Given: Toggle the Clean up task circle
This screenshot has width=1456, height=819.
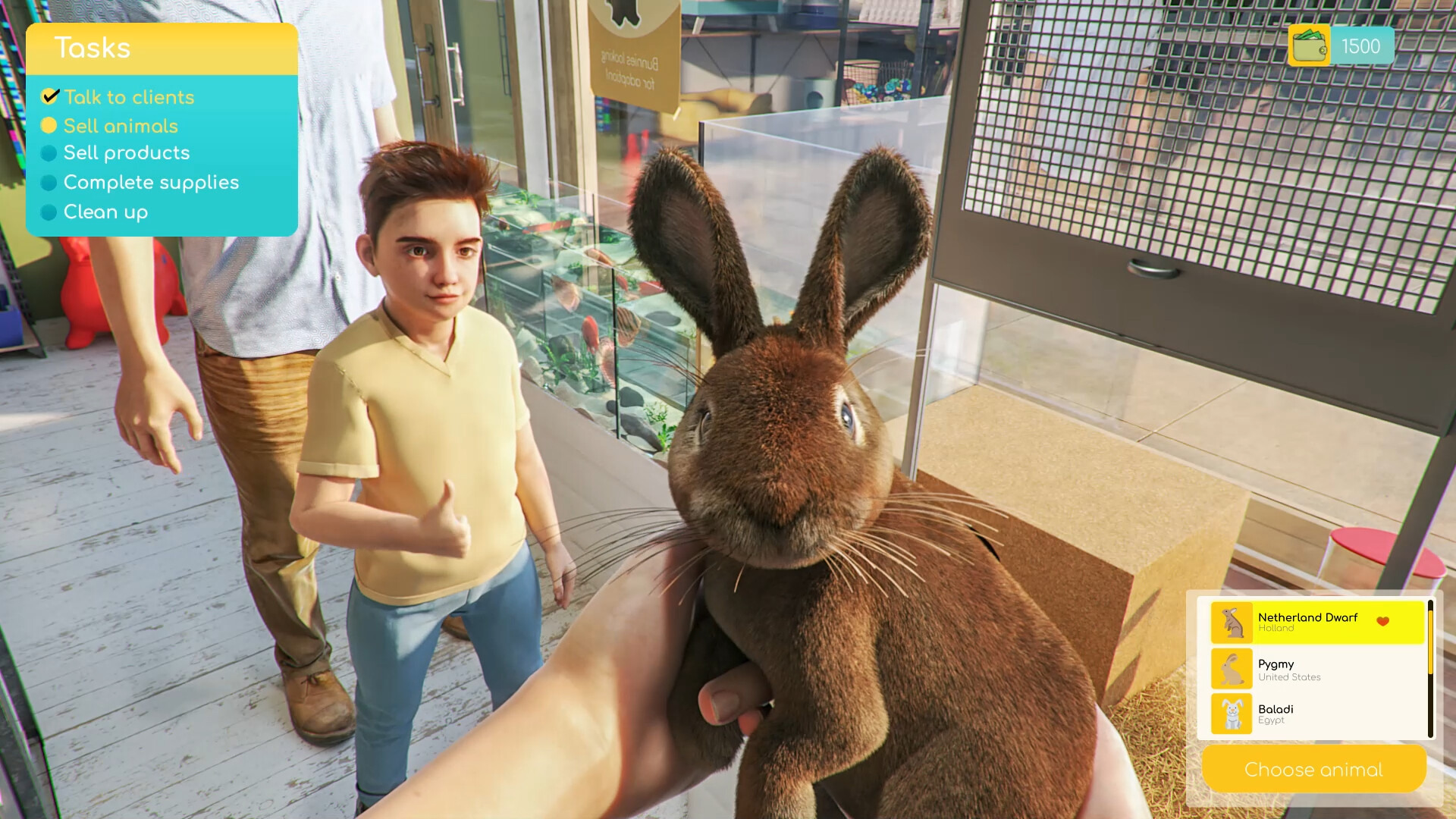Looking at the screenshot, I should 49,212.
